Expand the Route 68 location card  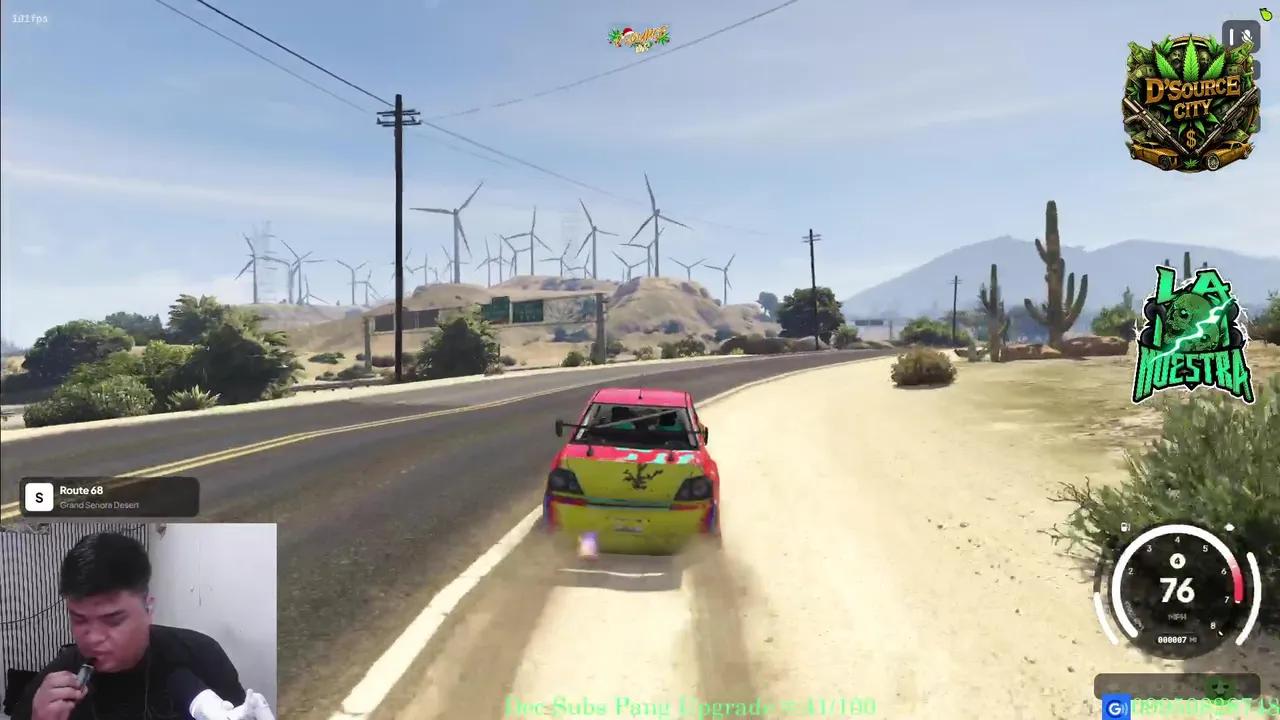pyautogui.click(x=108, y=497)
